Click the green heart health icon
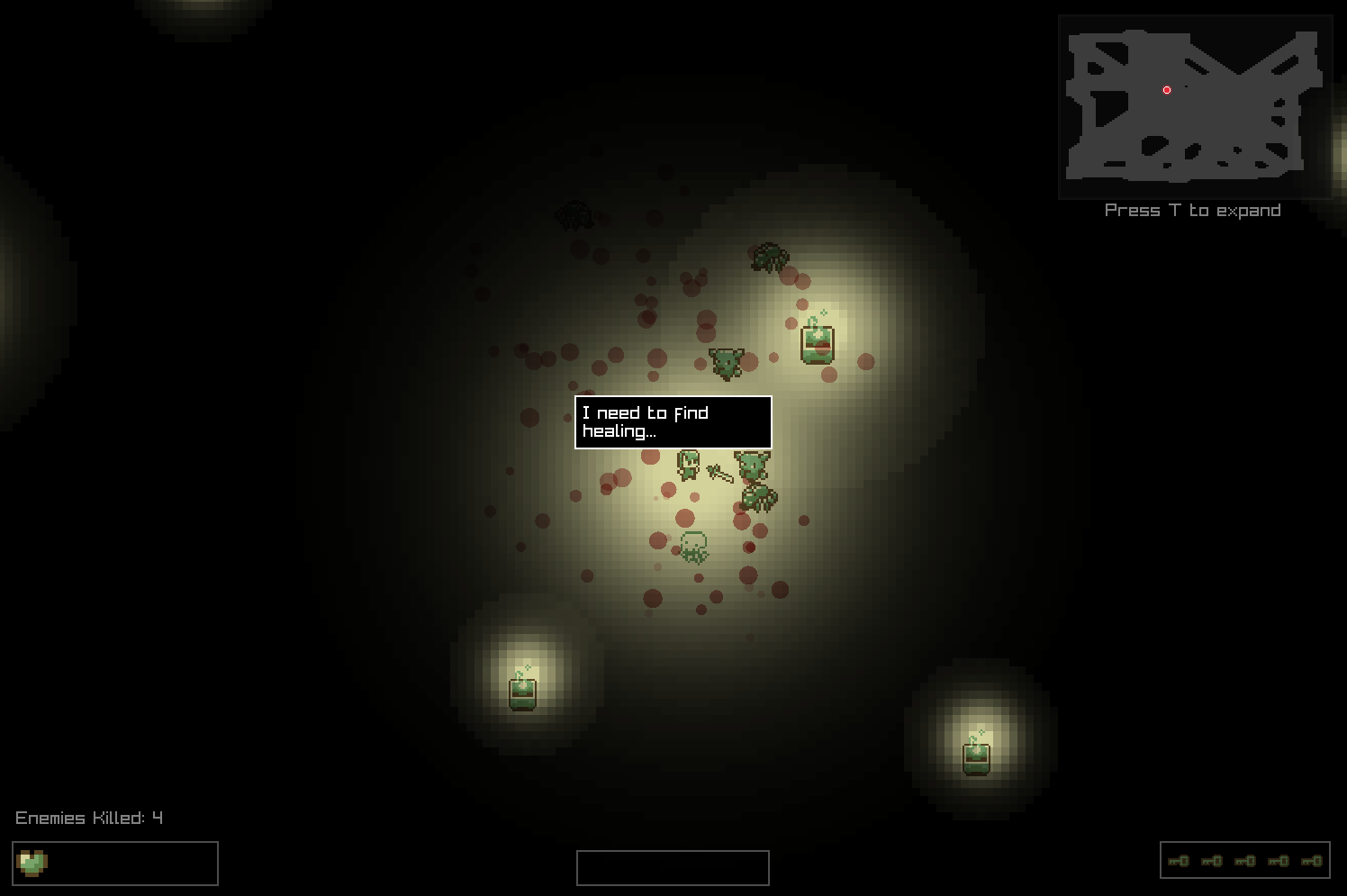The image size is (1347, 896). pos(32,863)
